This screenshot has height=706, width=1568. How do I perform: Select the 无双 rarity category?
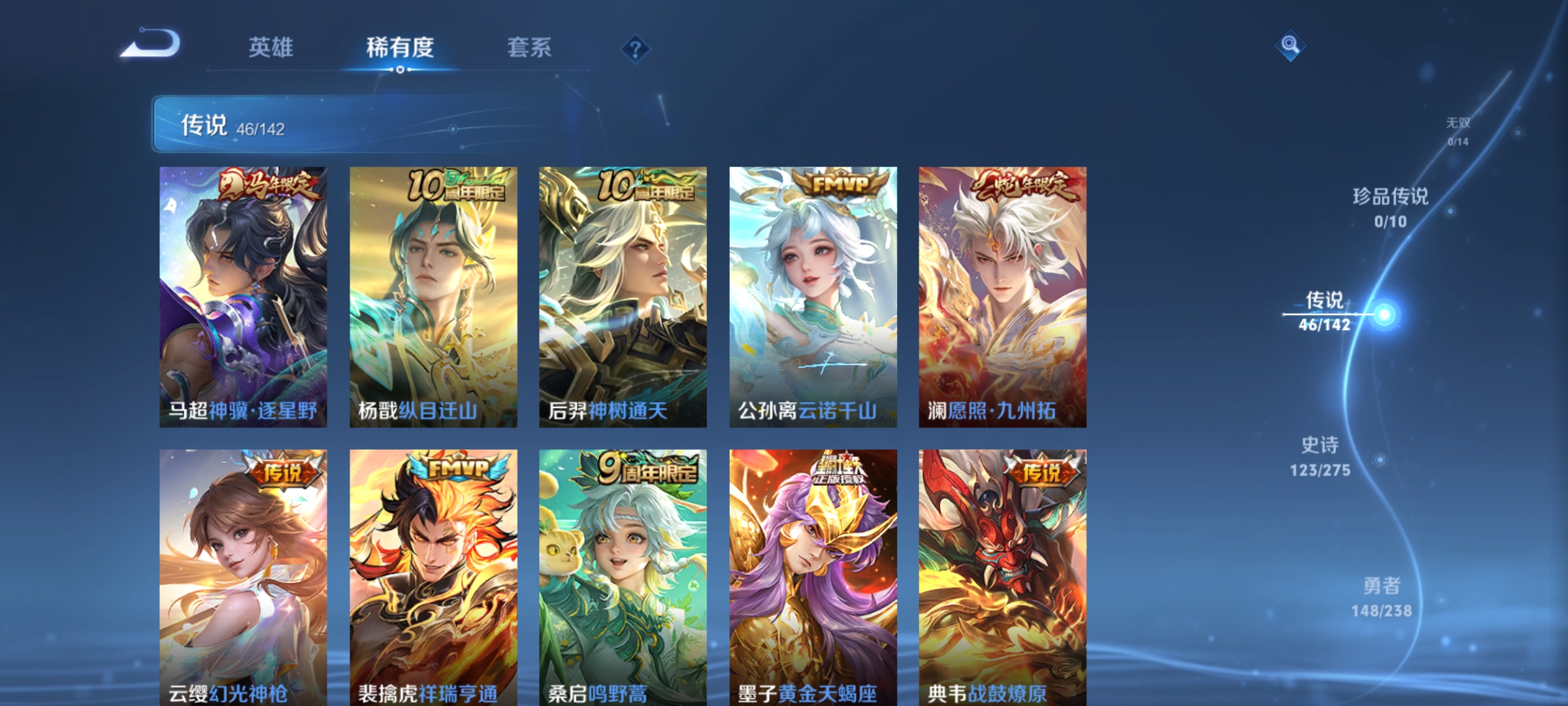tap(1458, 127)
